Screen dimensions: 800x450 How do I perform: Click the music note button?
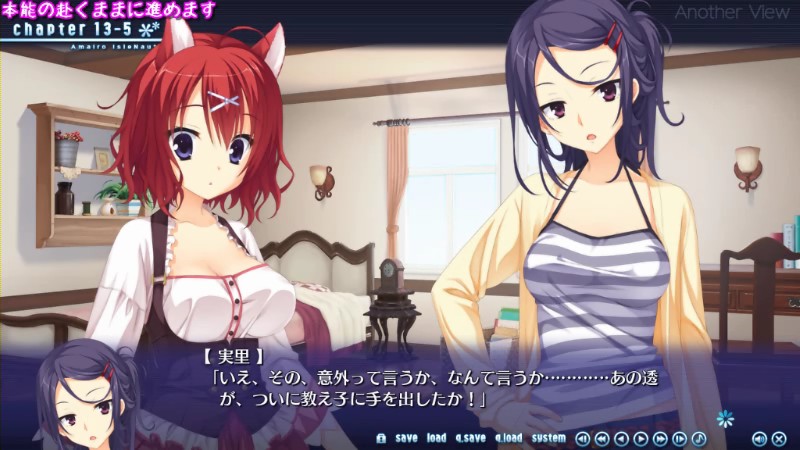tap(699, 438)
